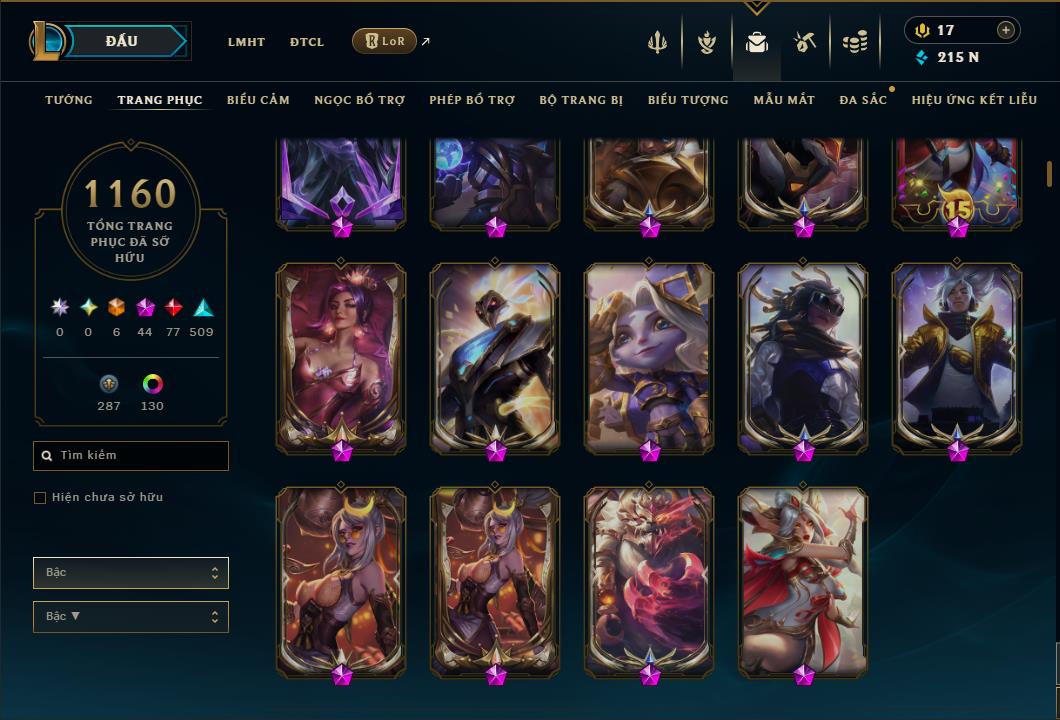This screenshot has width=1060, height=720.
Task: Switch to the MẪU MẮT tab
Action: pyautogui.click(x=784, y=100)
